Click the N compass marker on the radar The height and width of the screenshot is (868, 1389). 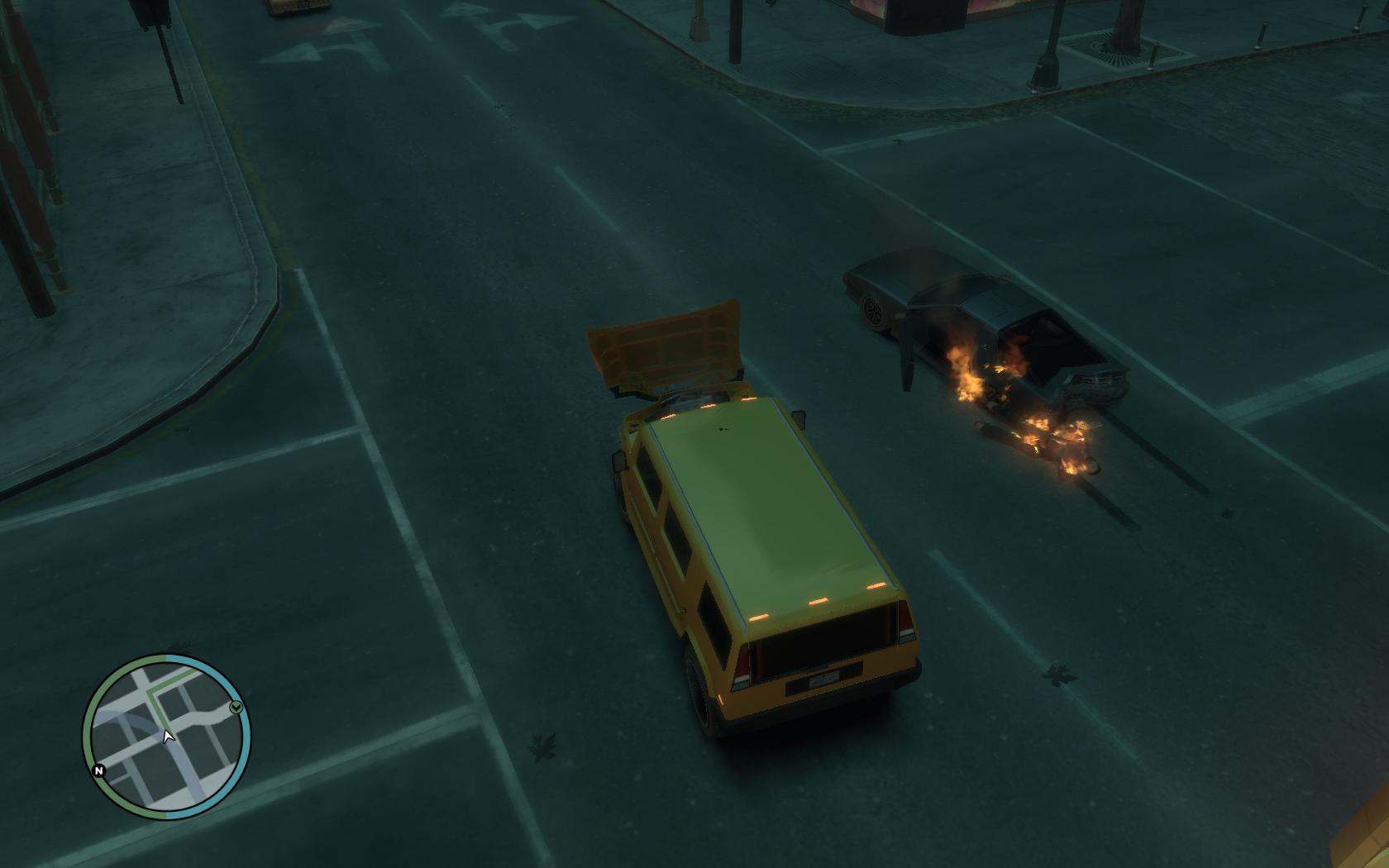pyautogui.click(x=99, y=770)
